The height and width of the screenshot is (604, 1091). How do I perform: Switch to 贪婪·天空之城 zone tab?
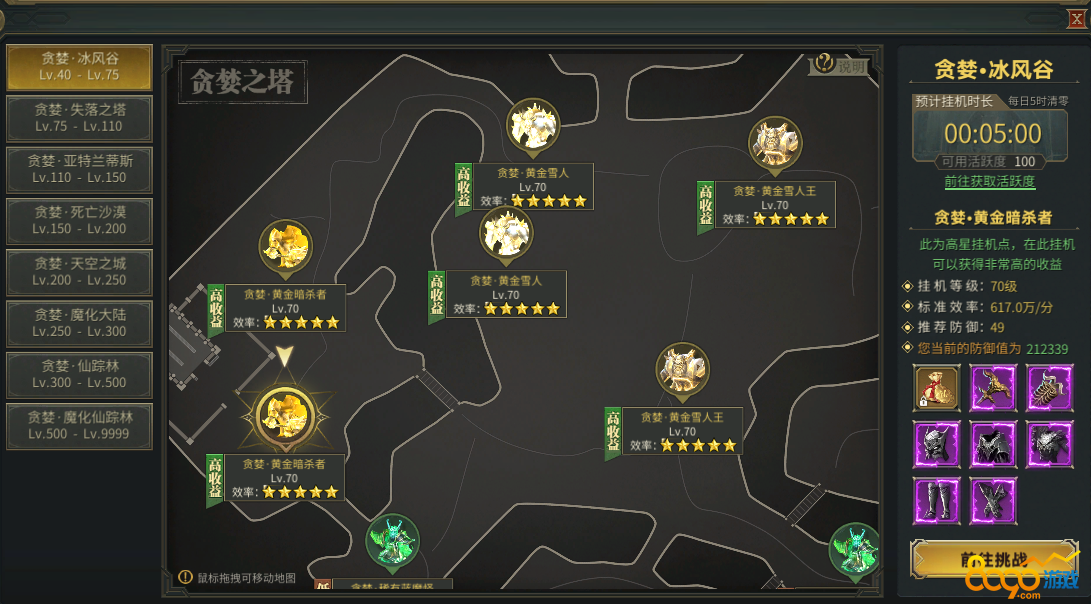pyautogui.click(x=80, y=272)
